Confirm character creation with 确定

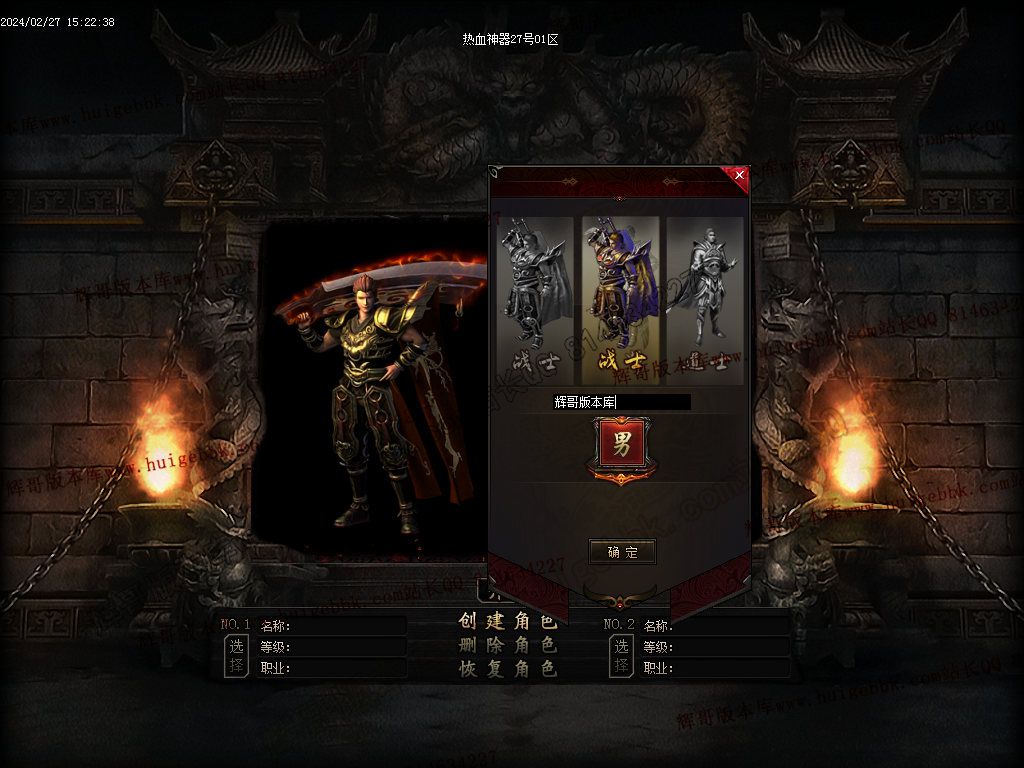click(622, 552)
